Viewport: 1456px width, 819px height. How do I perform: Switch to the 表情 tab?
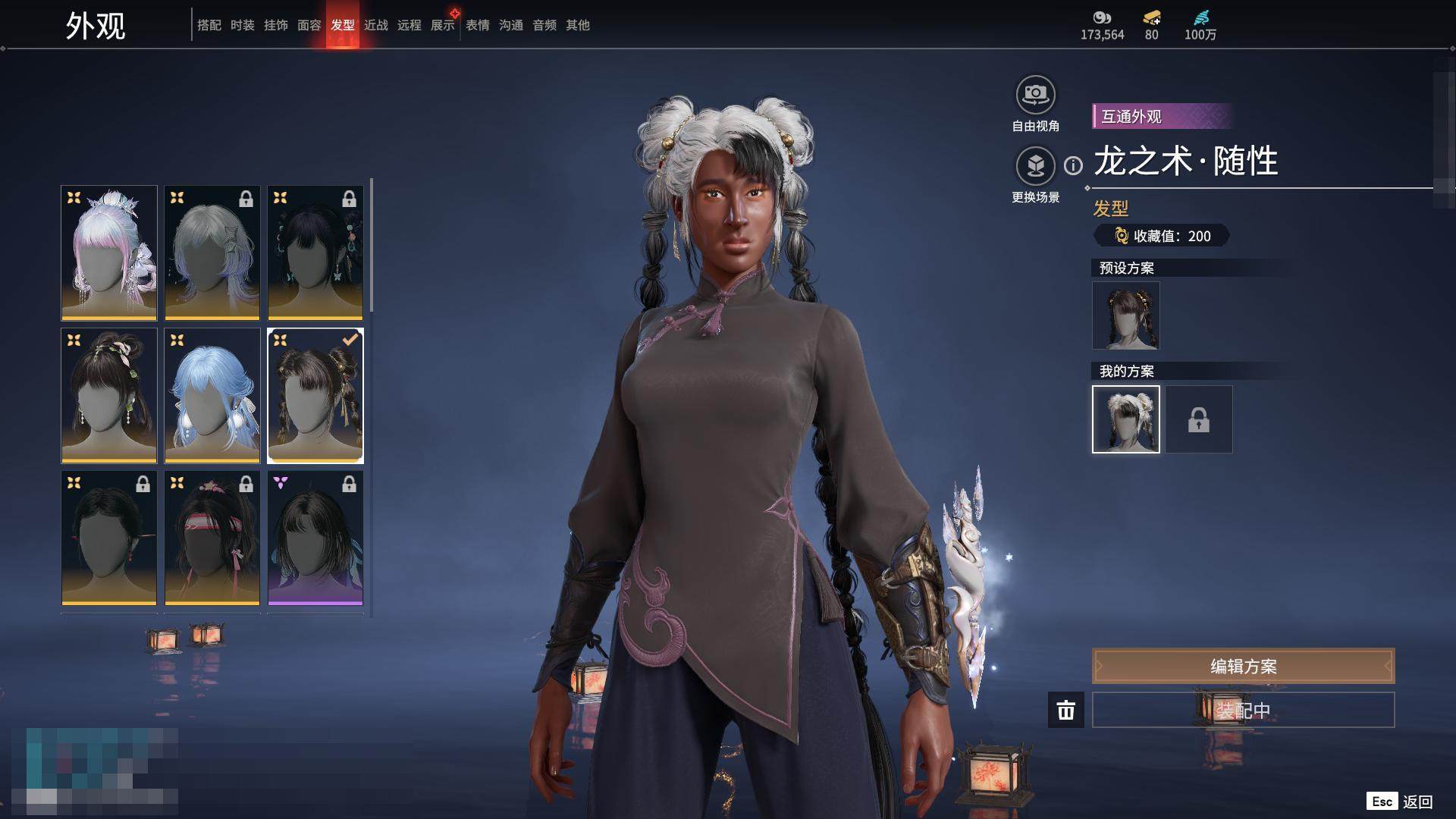click(x=478, y=25)
